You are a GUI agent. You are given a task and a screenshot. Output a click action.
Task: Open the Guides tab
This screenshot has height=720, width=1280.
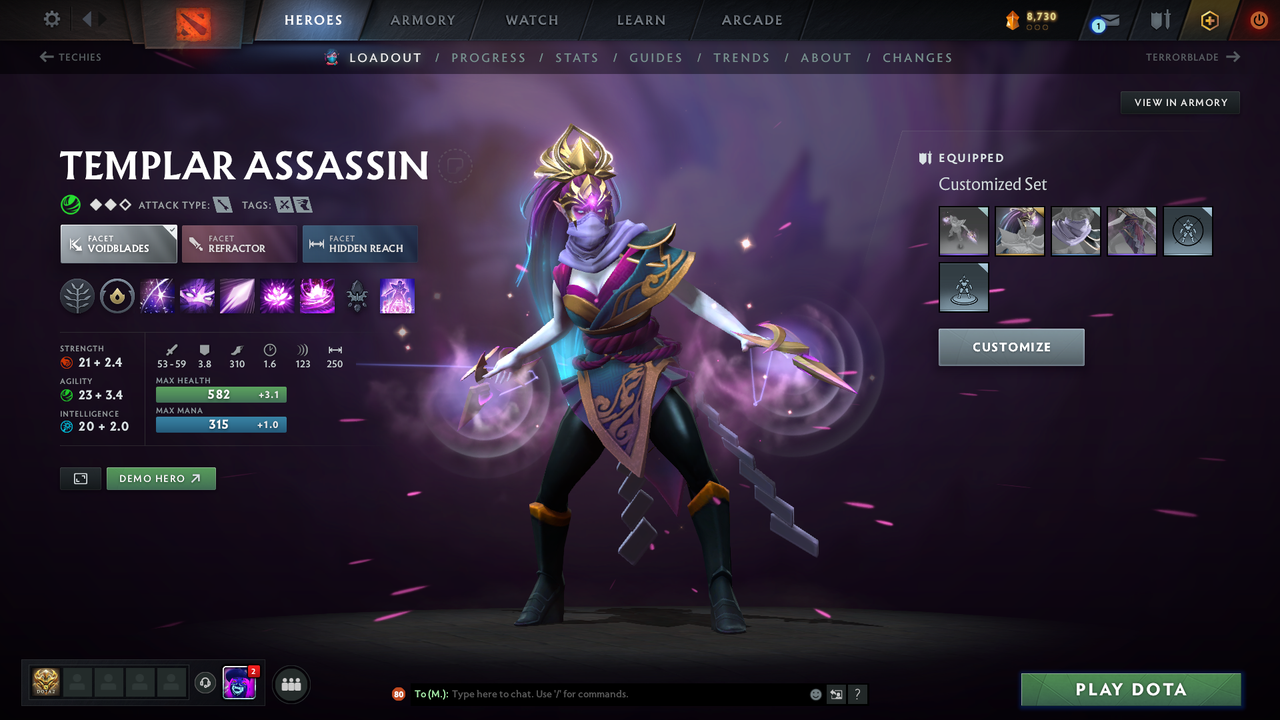pos(656,57)
